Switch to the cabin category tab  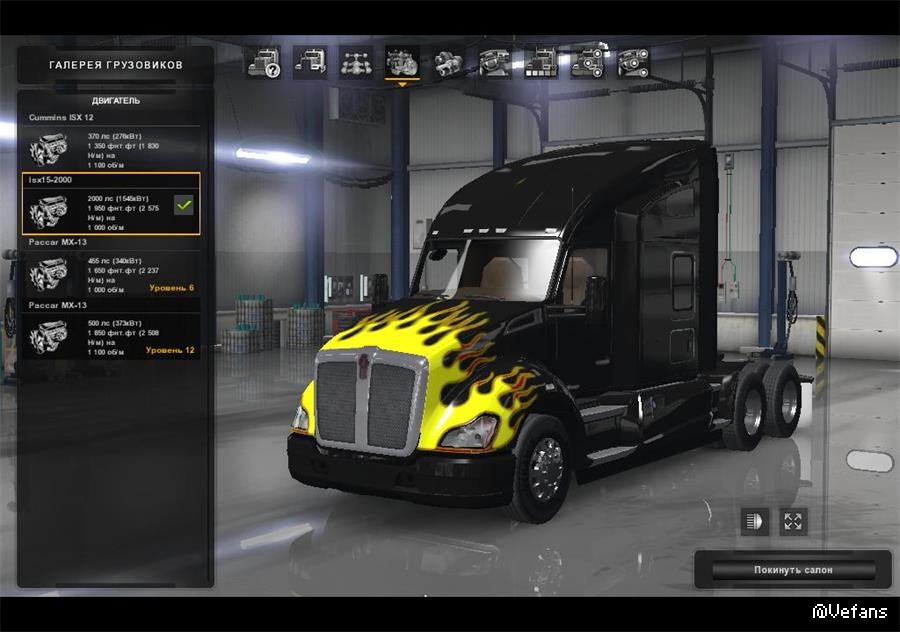point(310,63)
